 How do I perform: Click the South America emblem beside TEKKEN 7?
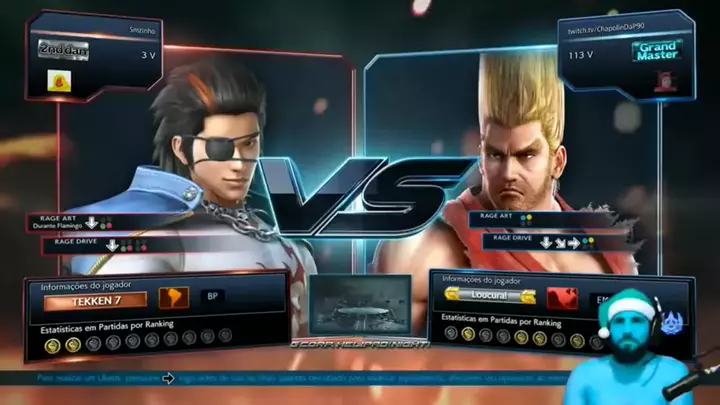point(173,297)
